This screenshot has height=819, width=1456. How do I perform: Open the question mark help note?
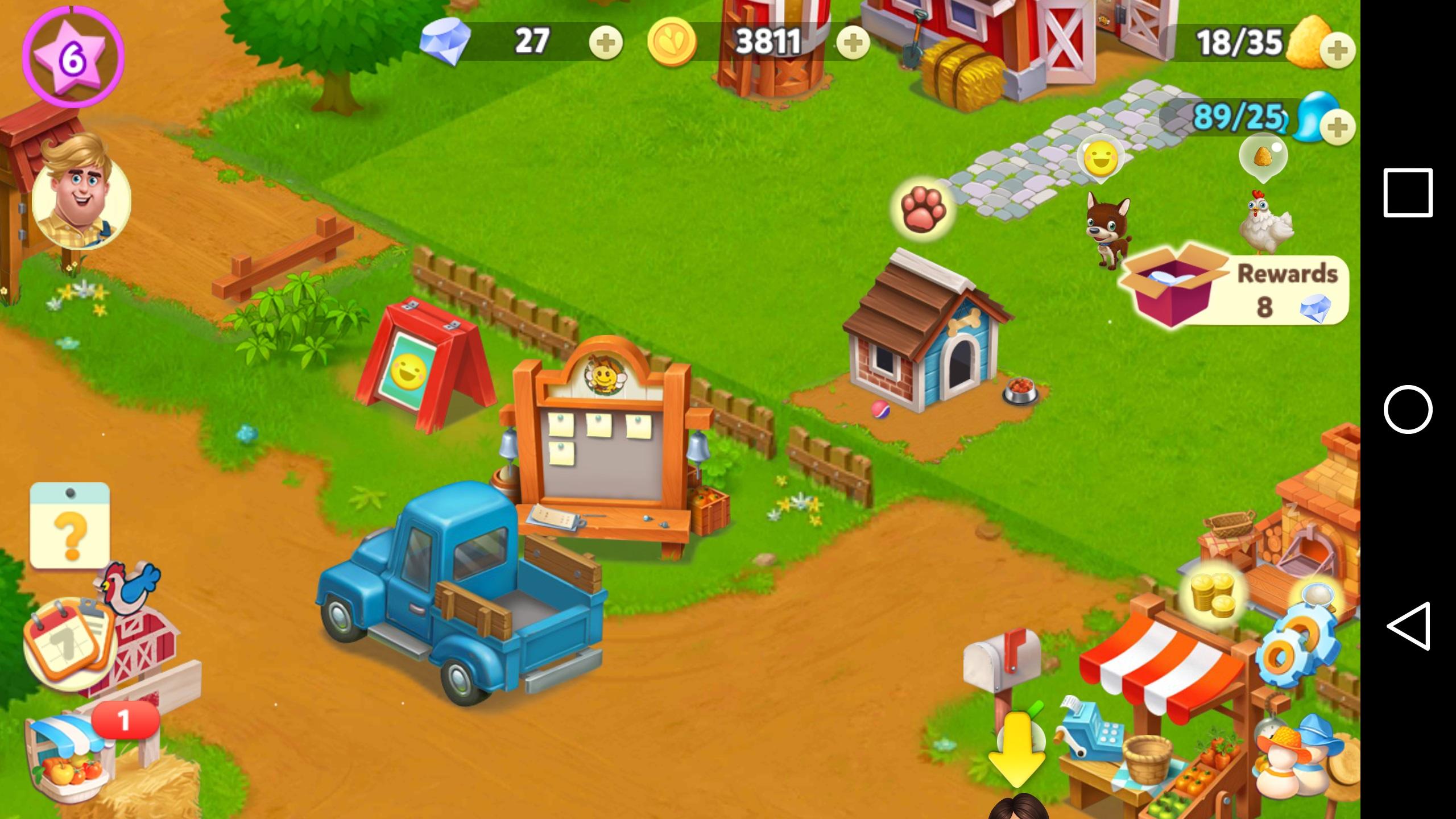click(70, 526)
